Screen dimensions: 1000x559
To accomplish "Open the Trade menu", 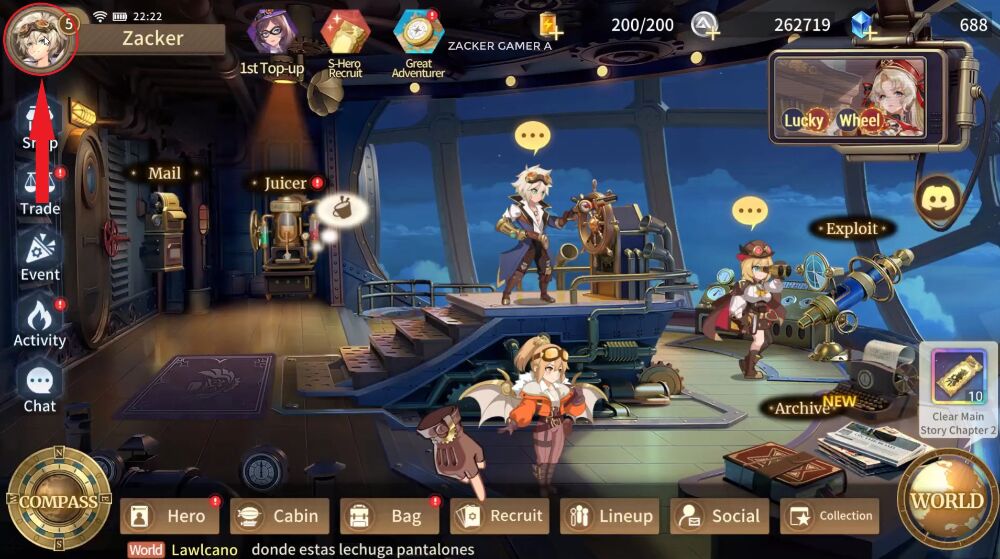I will [40, 189].
